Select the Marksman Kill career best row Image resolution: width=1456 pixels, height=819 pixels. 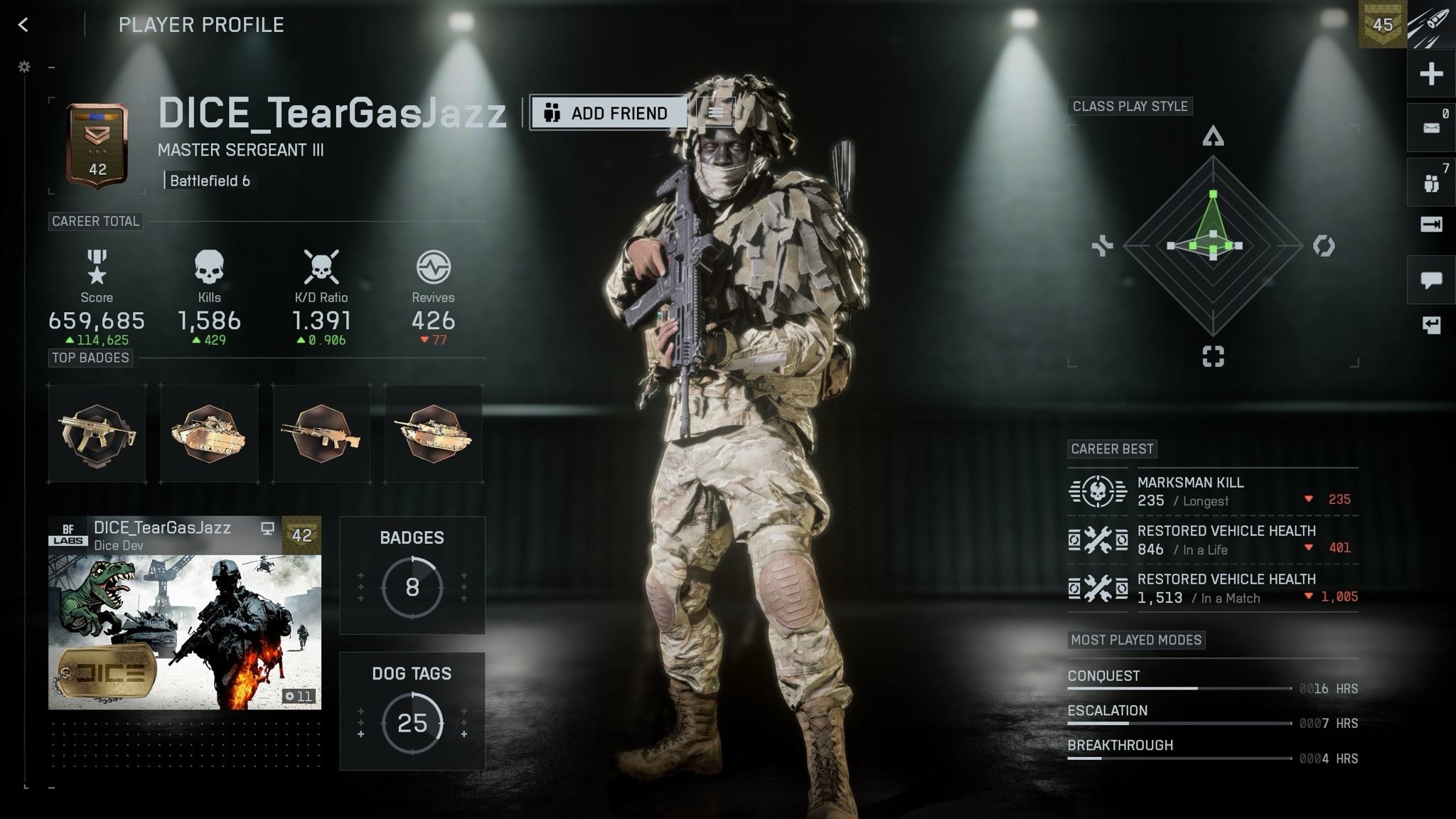click(1212, 491)
